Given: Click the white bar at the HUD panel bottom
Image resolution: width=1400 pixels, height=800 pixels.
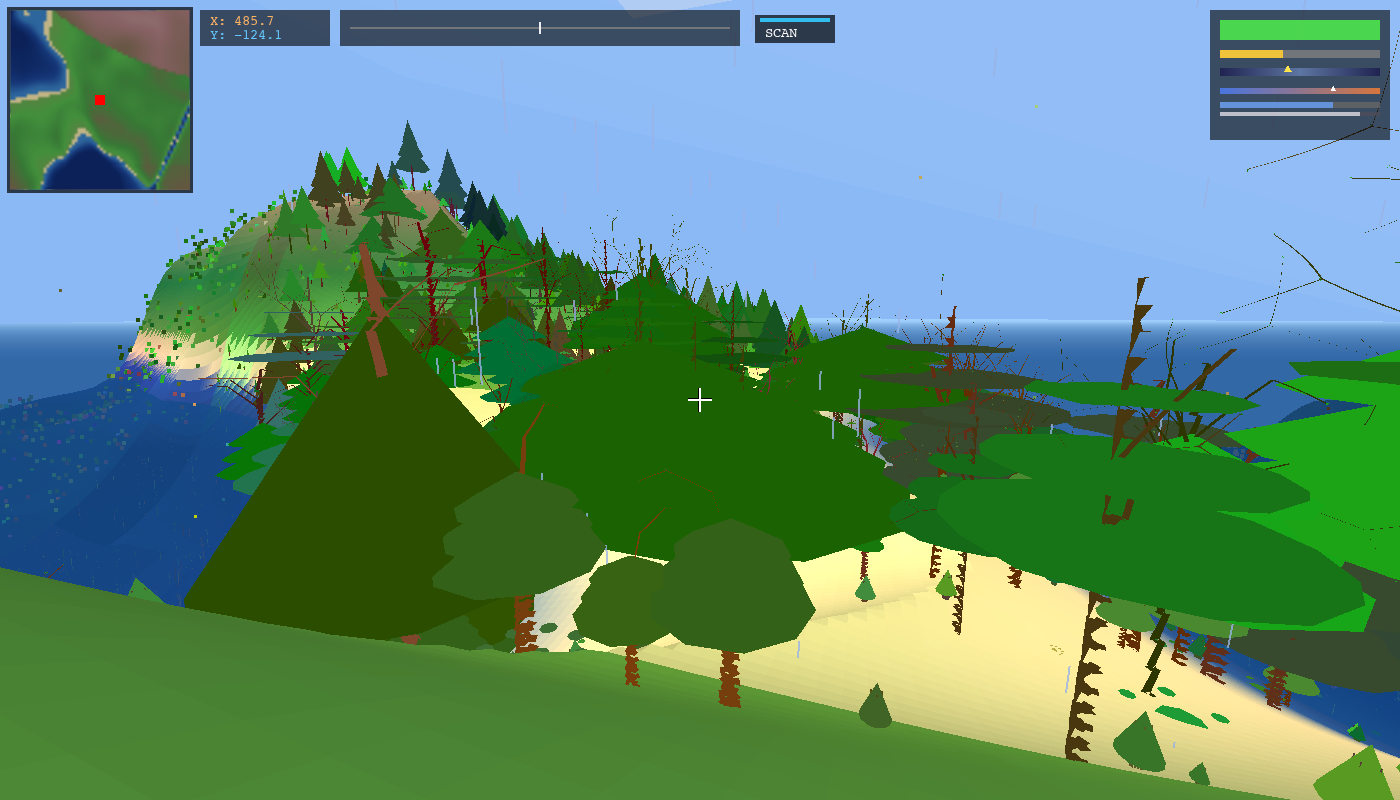Looking at the screenshot, I should click(x=1290, y=113).
